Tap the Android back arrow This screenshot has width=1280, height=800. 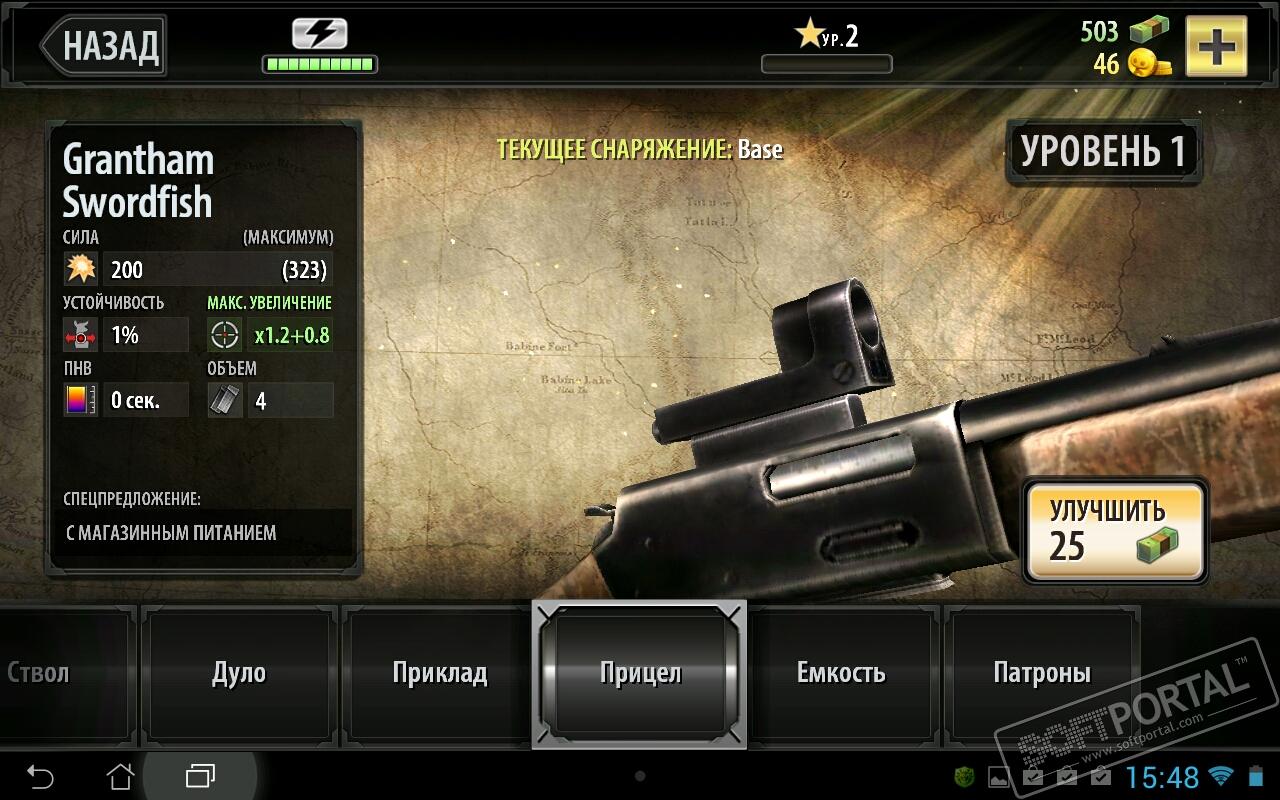[40, 775]
